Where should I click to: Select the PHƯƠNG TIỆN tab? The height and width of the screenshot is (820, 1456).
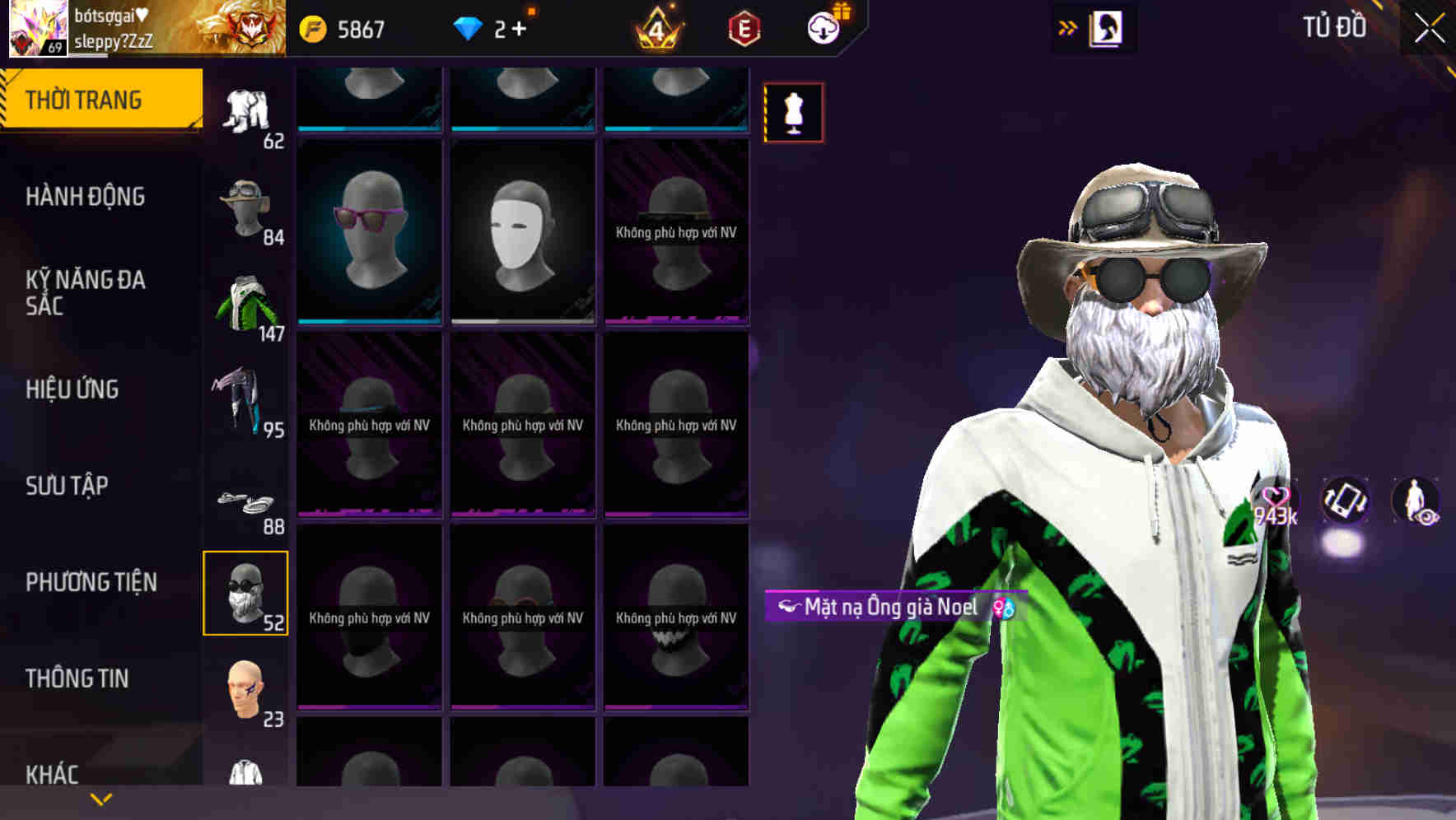(91, 582)
